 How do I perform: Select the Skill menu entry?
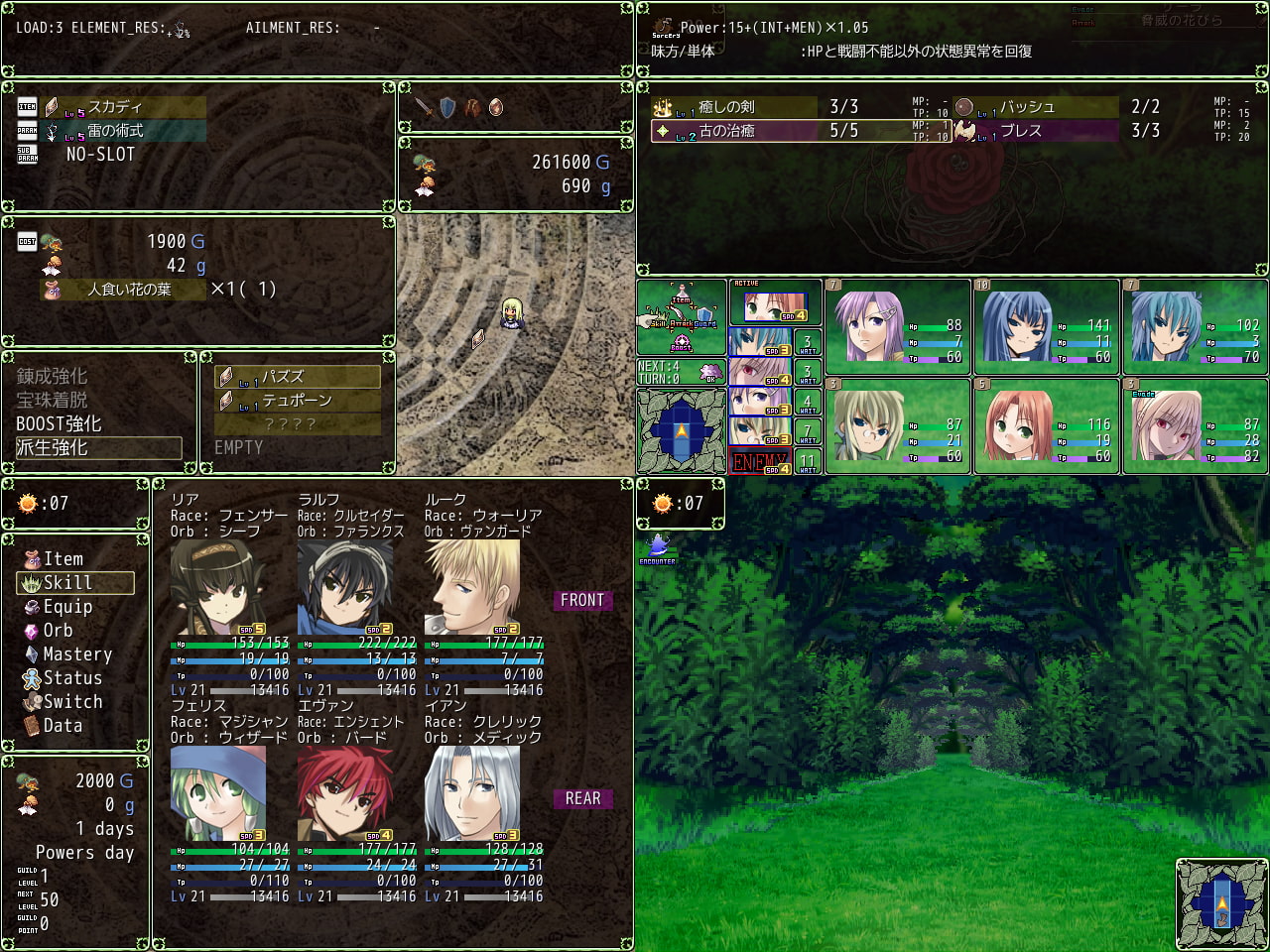[x=67, y=583]
